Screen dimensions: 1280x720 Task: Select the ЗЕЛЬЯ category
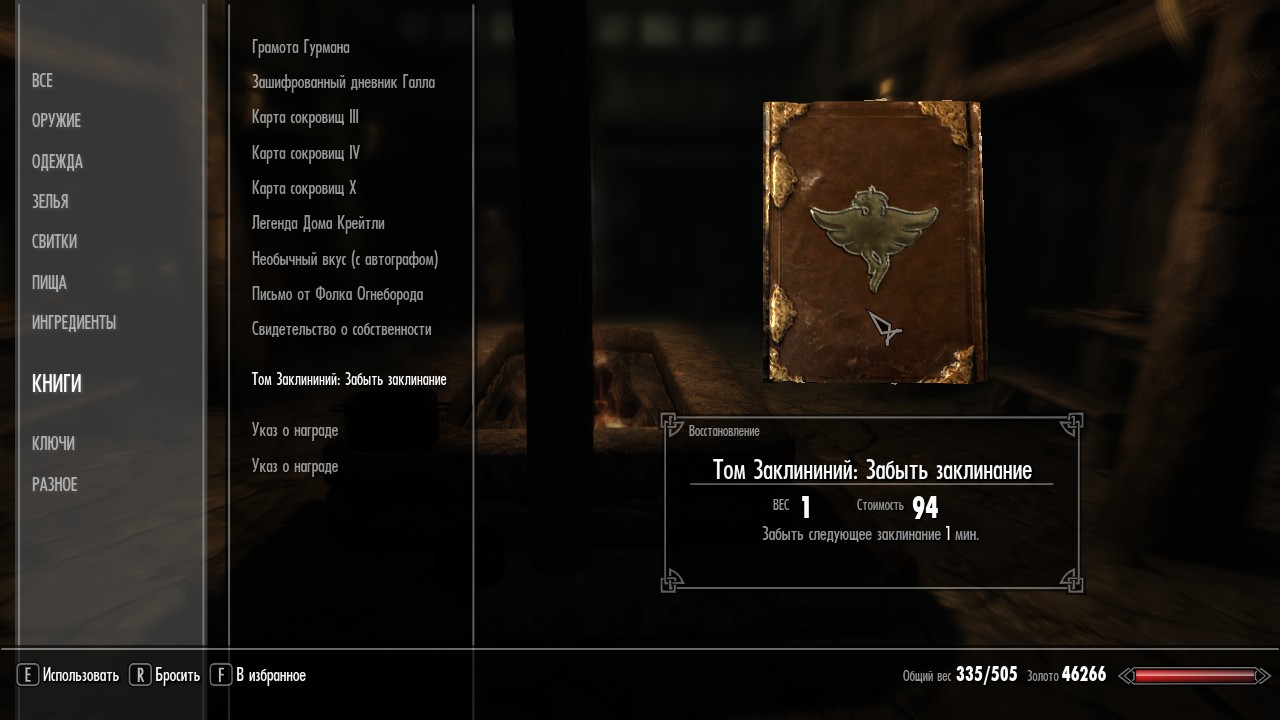pyautogui.click(x=50, y=202)
